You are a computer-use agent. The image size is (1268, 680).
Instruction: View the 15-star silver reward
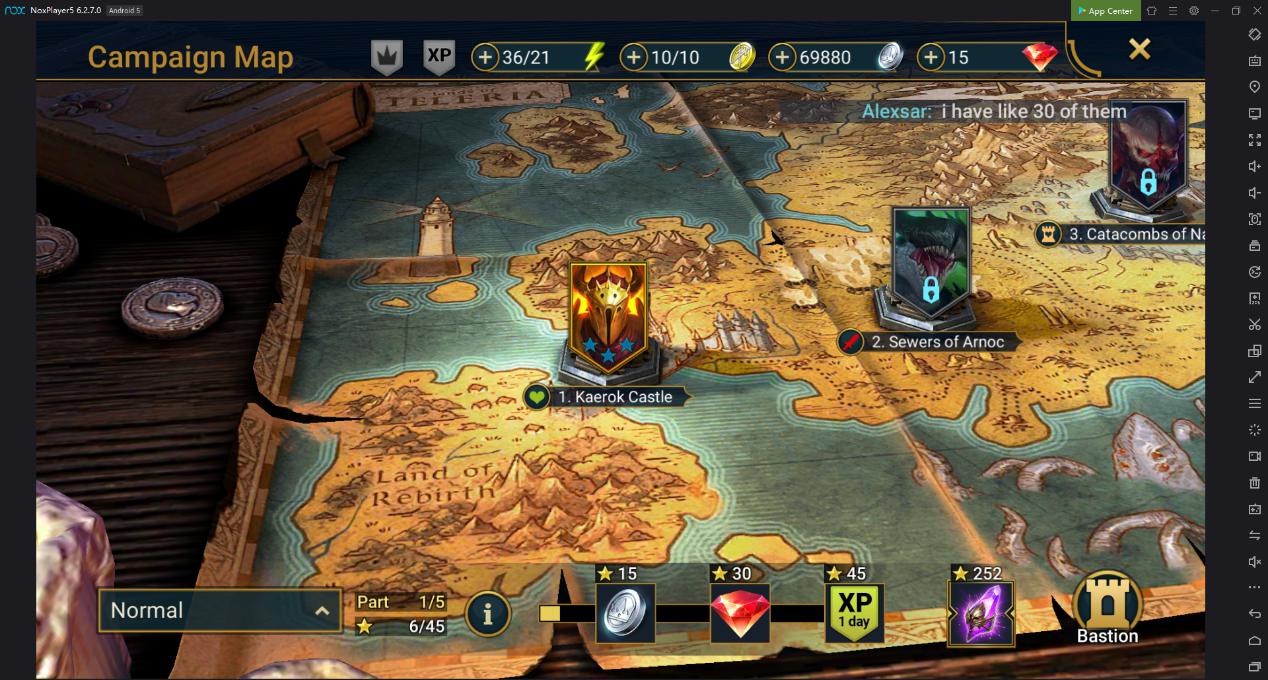point(625,613)
